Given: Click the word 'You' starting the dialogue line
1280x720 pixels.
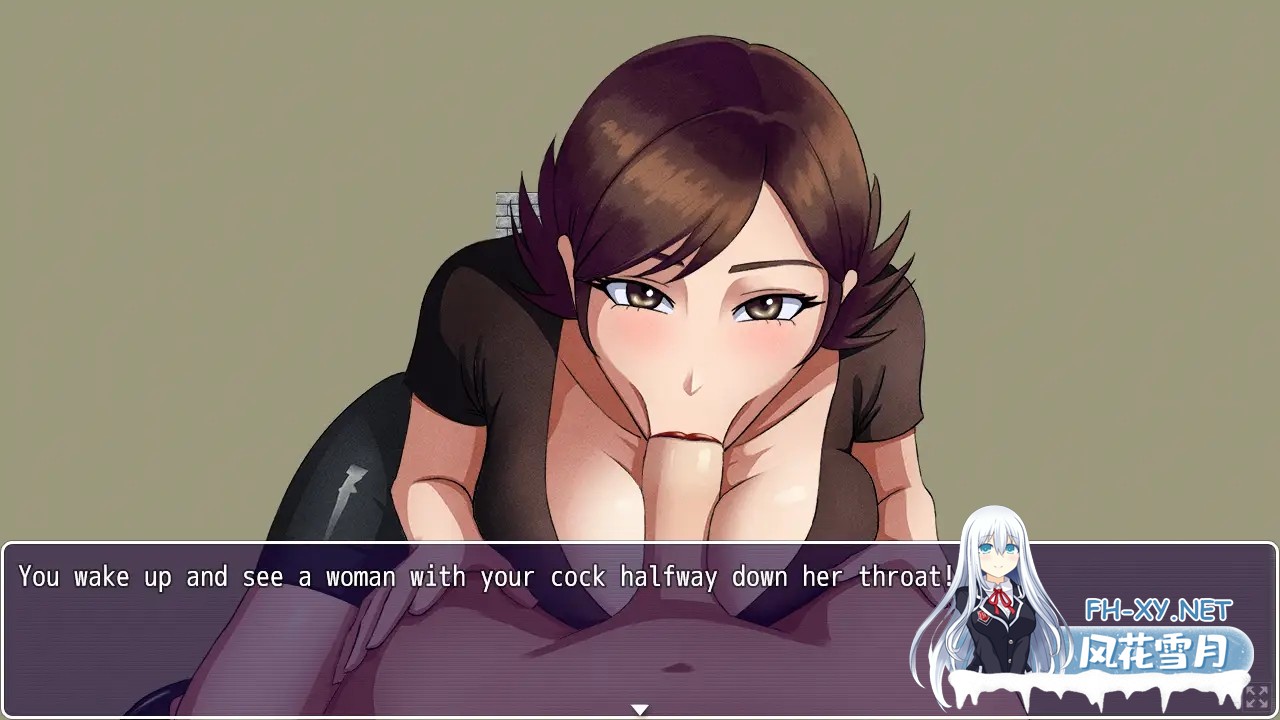Looking at the screenshot, I should [37, 577].
